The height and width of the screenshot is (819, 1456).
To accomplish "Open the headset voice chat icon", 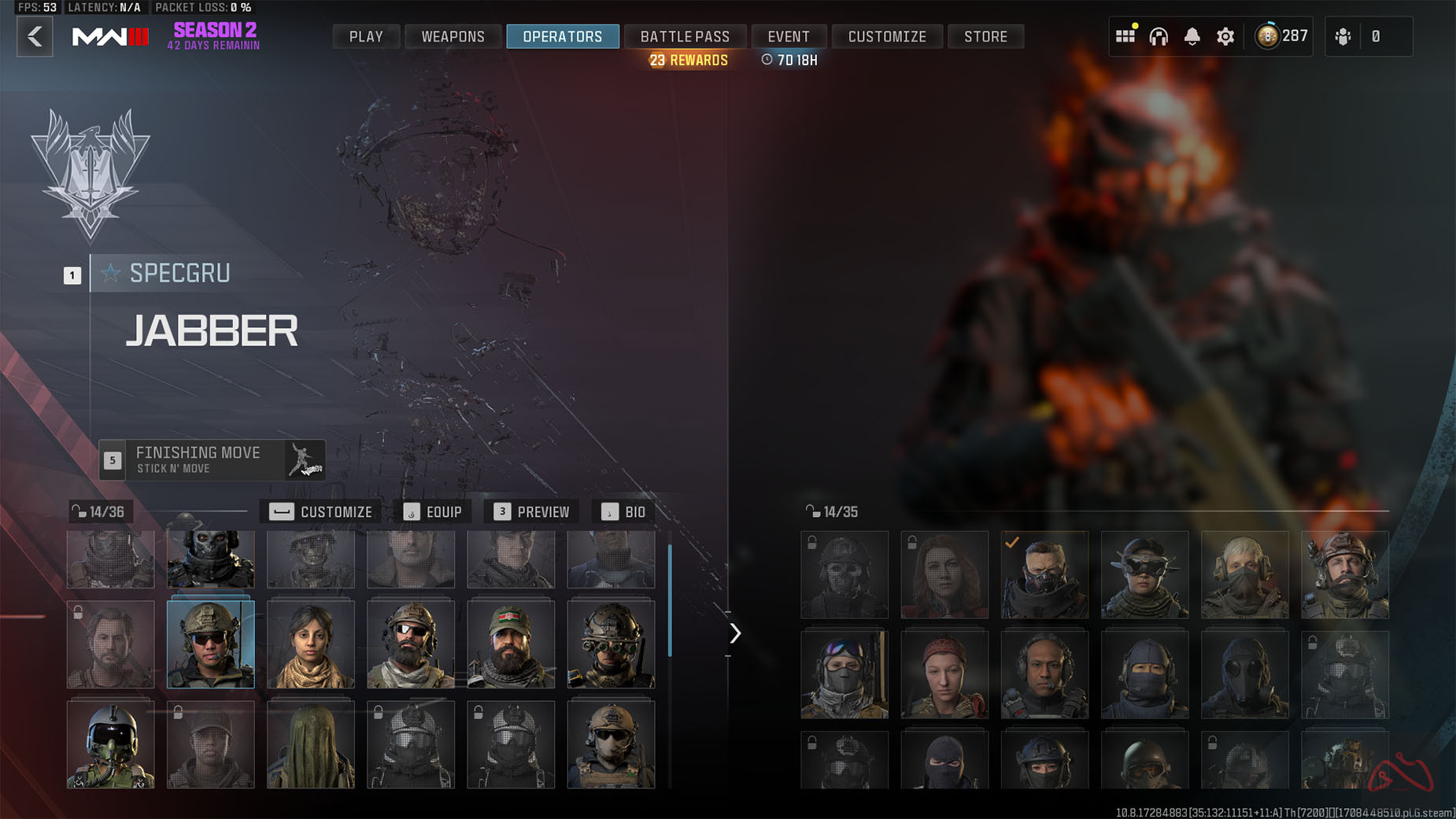I will [1159, 36].
